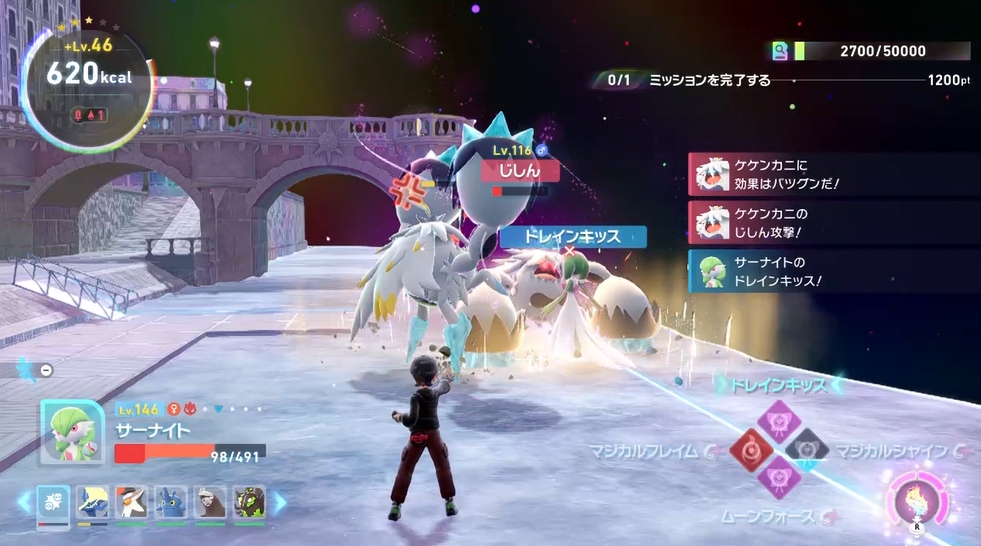Image resolution: width=981 pixels, height=546 pixels.
Task: Switch to Heracross in the party bar
Action: (x=171, y=502)
